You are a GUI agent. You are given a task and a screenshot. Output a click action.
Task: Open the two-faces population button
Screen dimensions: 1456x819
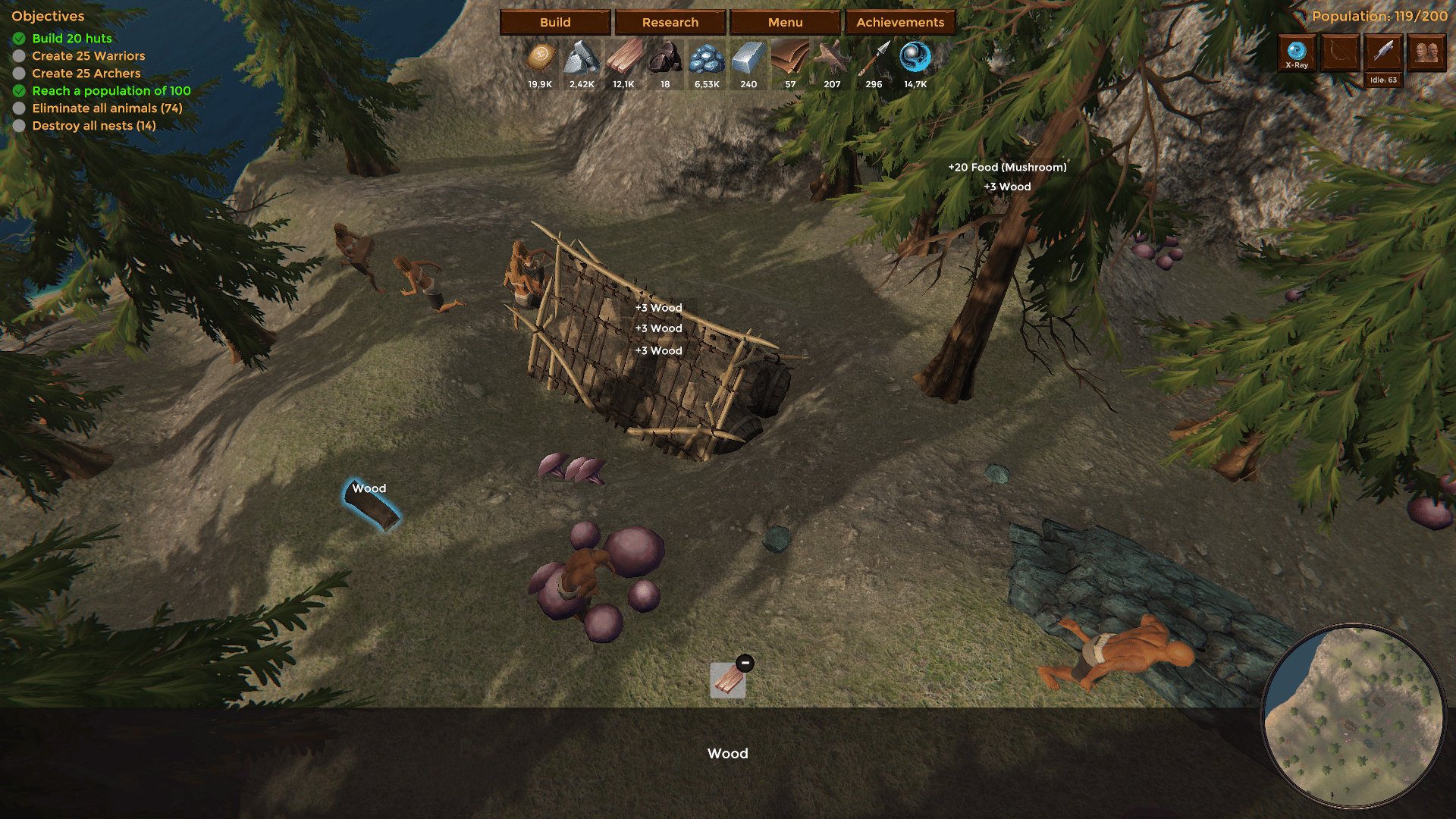pos(1426,53)
